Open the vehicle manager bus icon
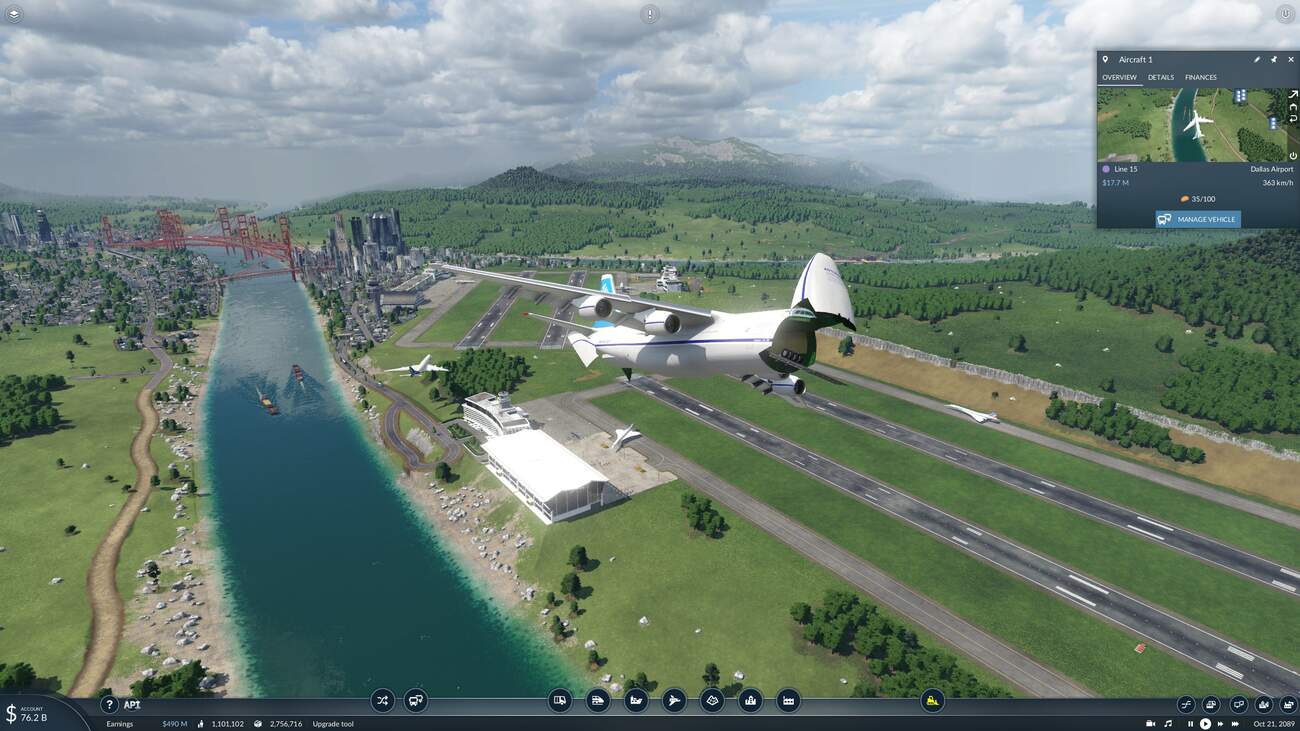 click(x=416, y=701)
